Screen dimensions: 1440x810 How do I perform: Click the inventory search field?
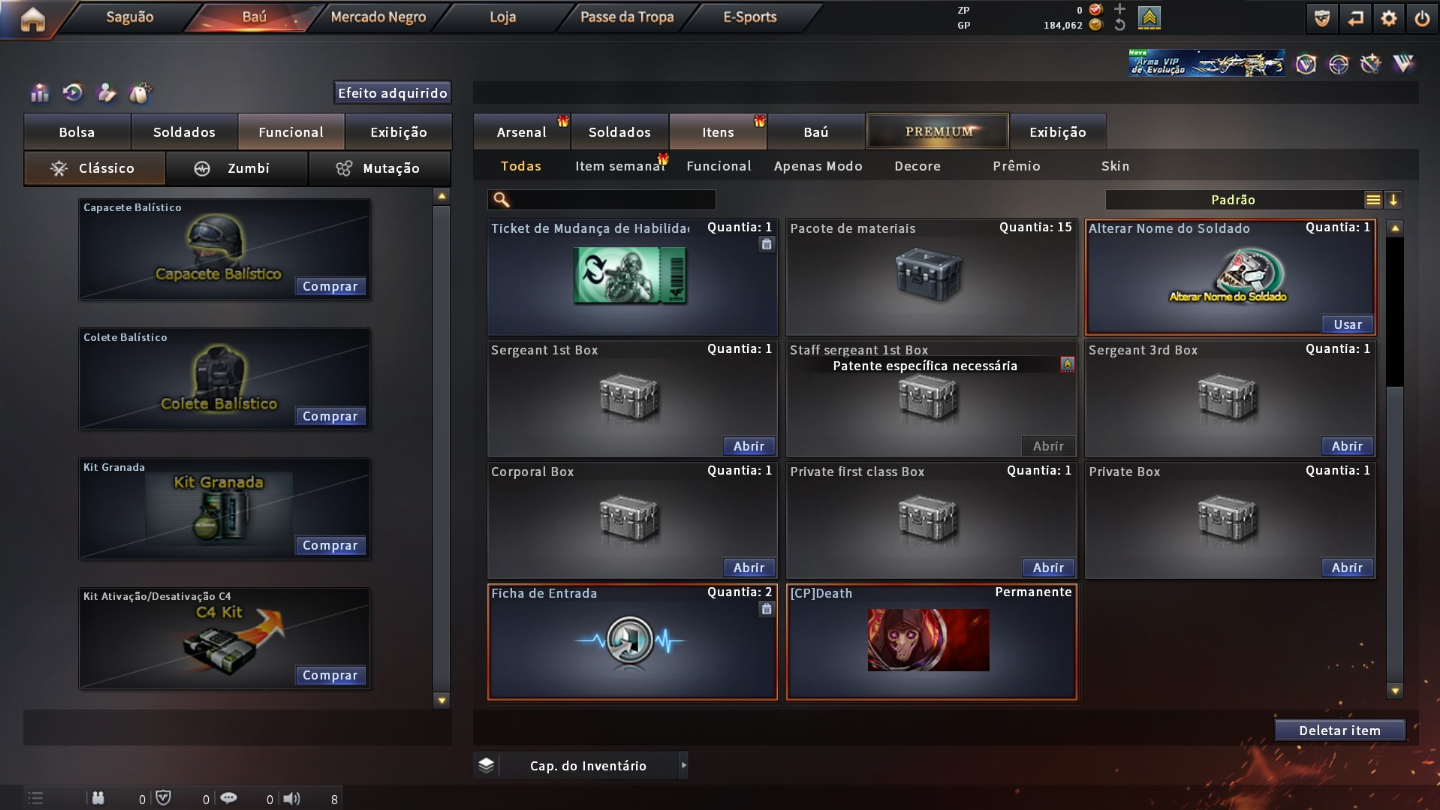(612, 200)
